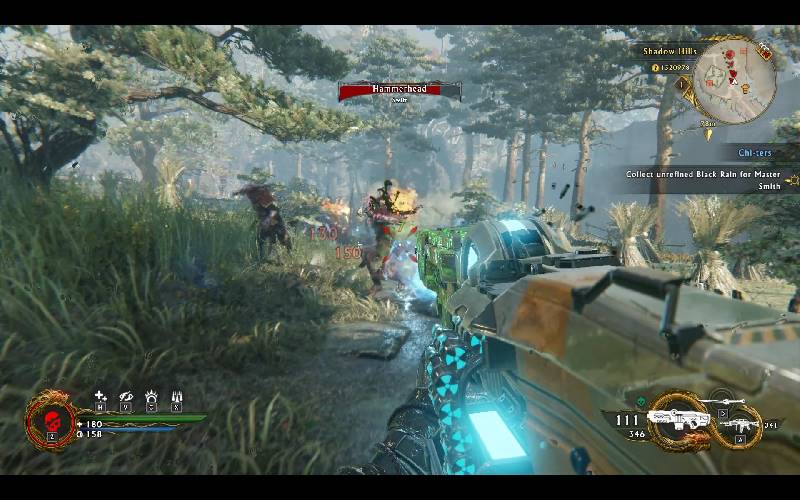This screenshot has width=800, height=500.
Task: Select the eye-shaped ability icon
Action: 126,396
